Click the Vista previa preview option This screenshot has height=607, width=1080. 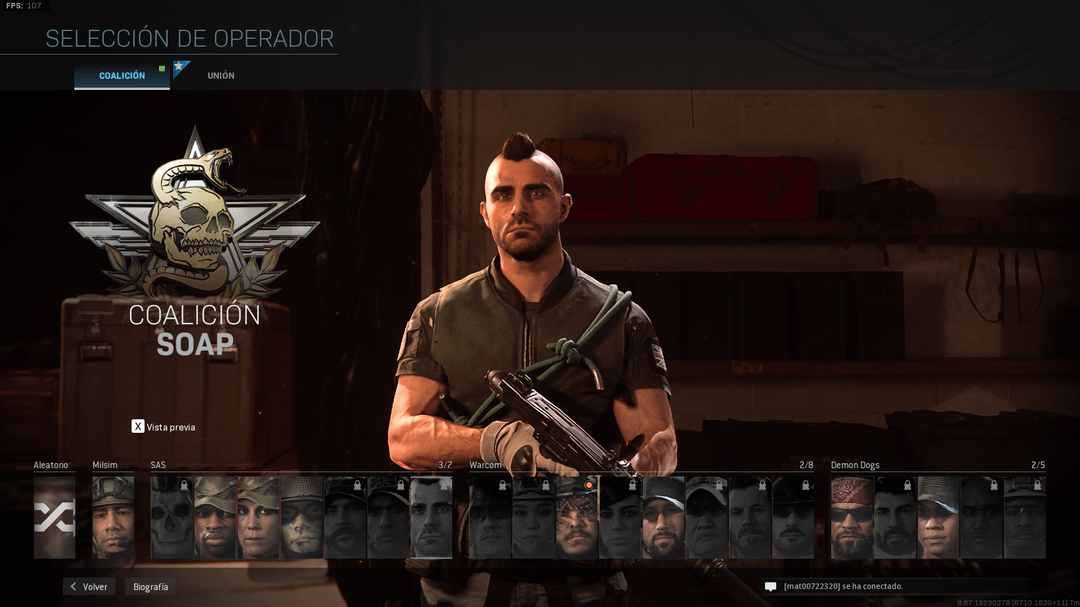point(164,427)
